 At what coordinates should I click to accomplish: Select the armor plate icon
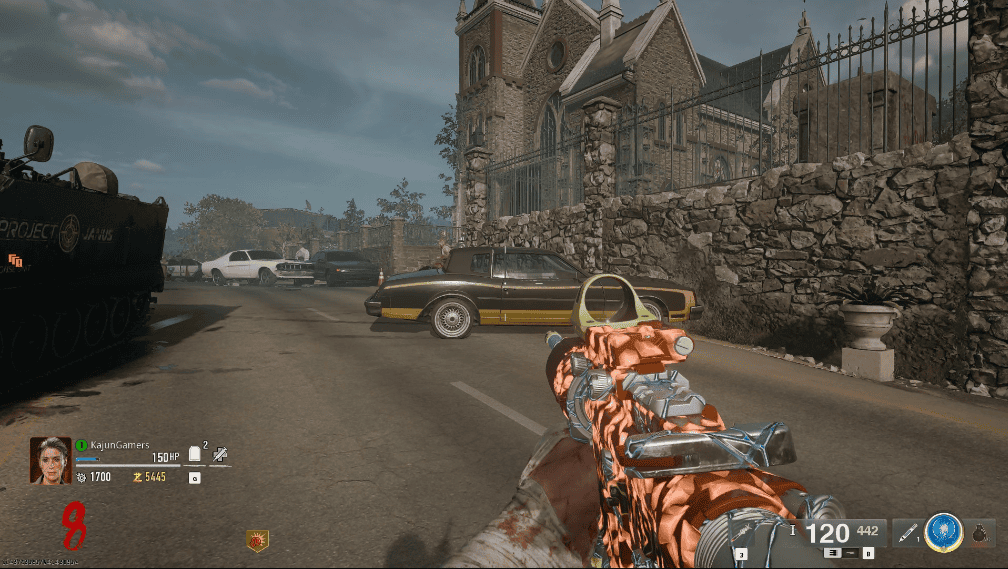(195, 454)
